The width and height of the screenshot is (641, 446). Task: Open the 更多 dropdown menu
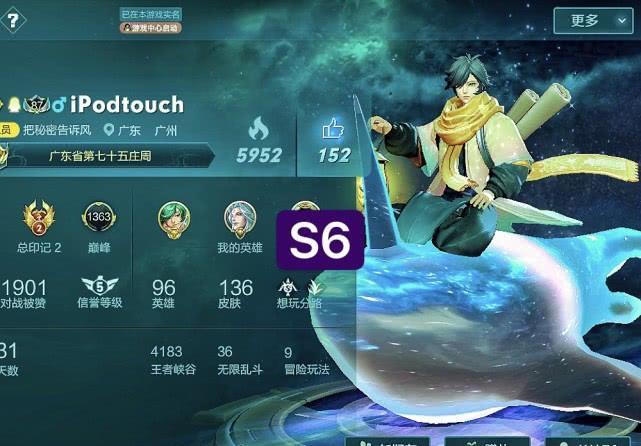coord(594,20)
